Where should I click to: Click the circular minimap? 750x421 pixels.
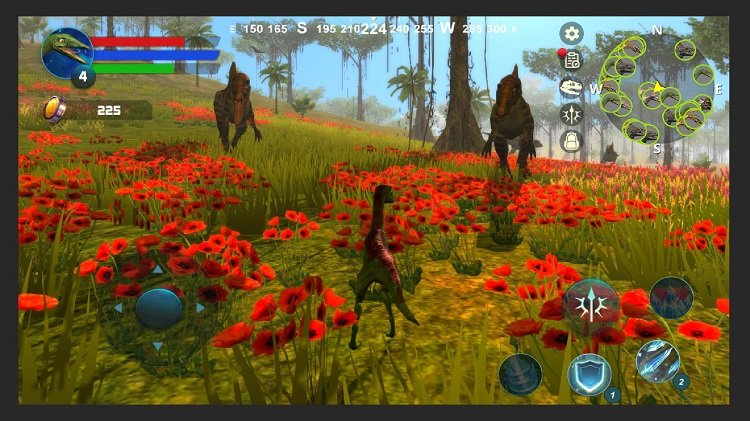657,90
